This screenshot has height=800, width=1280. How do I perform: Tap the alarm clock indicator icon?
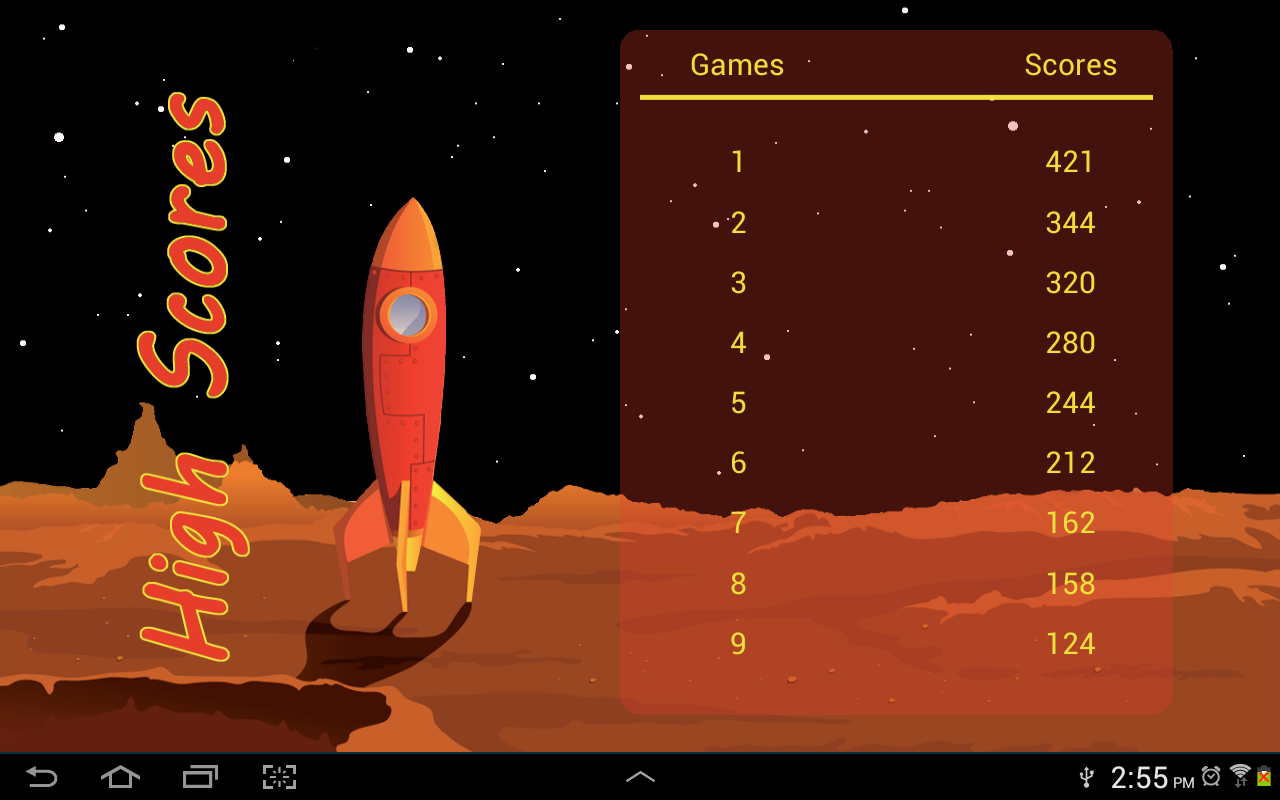[x=1211, y=777]
